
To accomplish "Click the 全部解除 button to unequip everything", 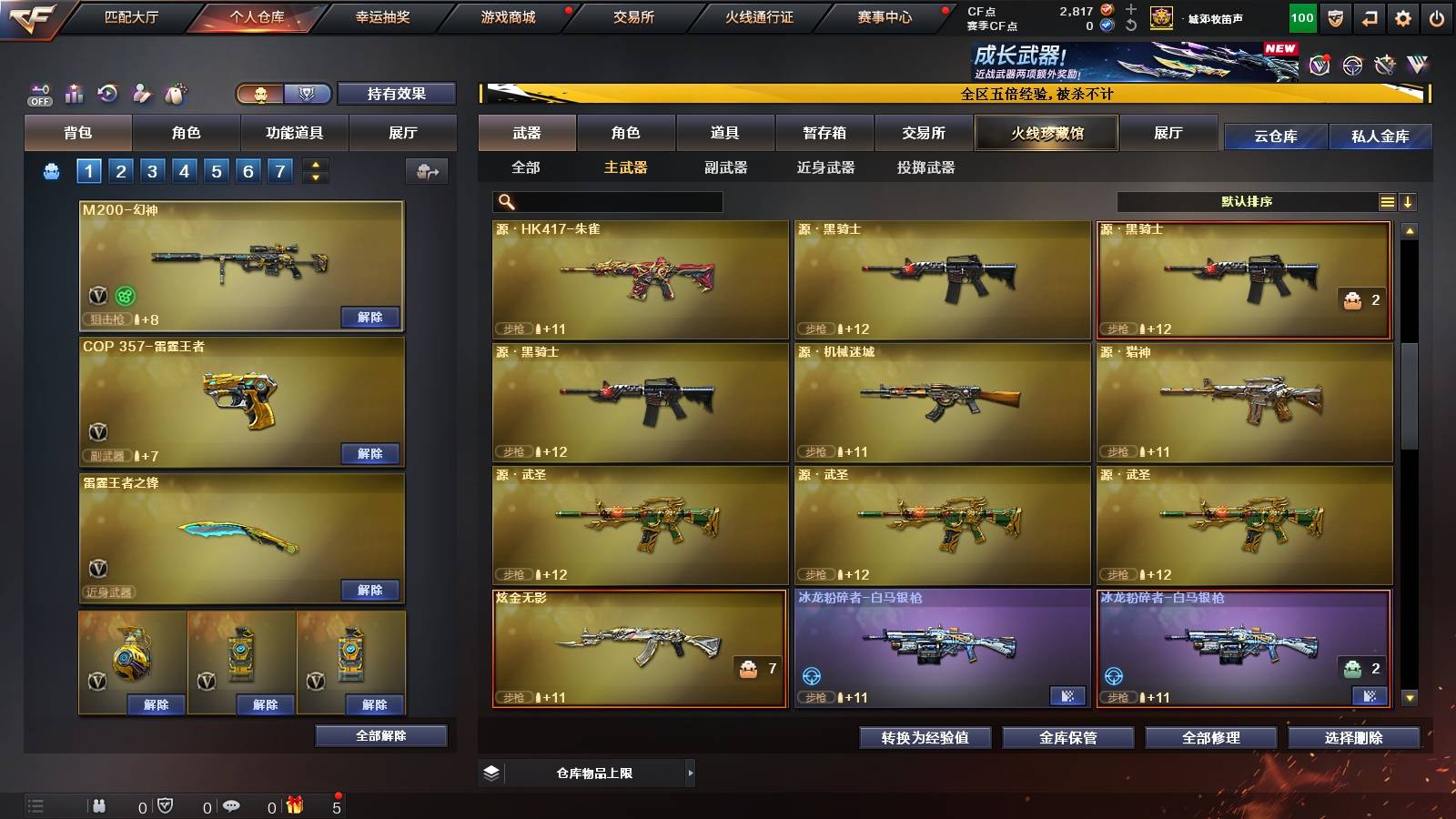I will click(380, 736).
